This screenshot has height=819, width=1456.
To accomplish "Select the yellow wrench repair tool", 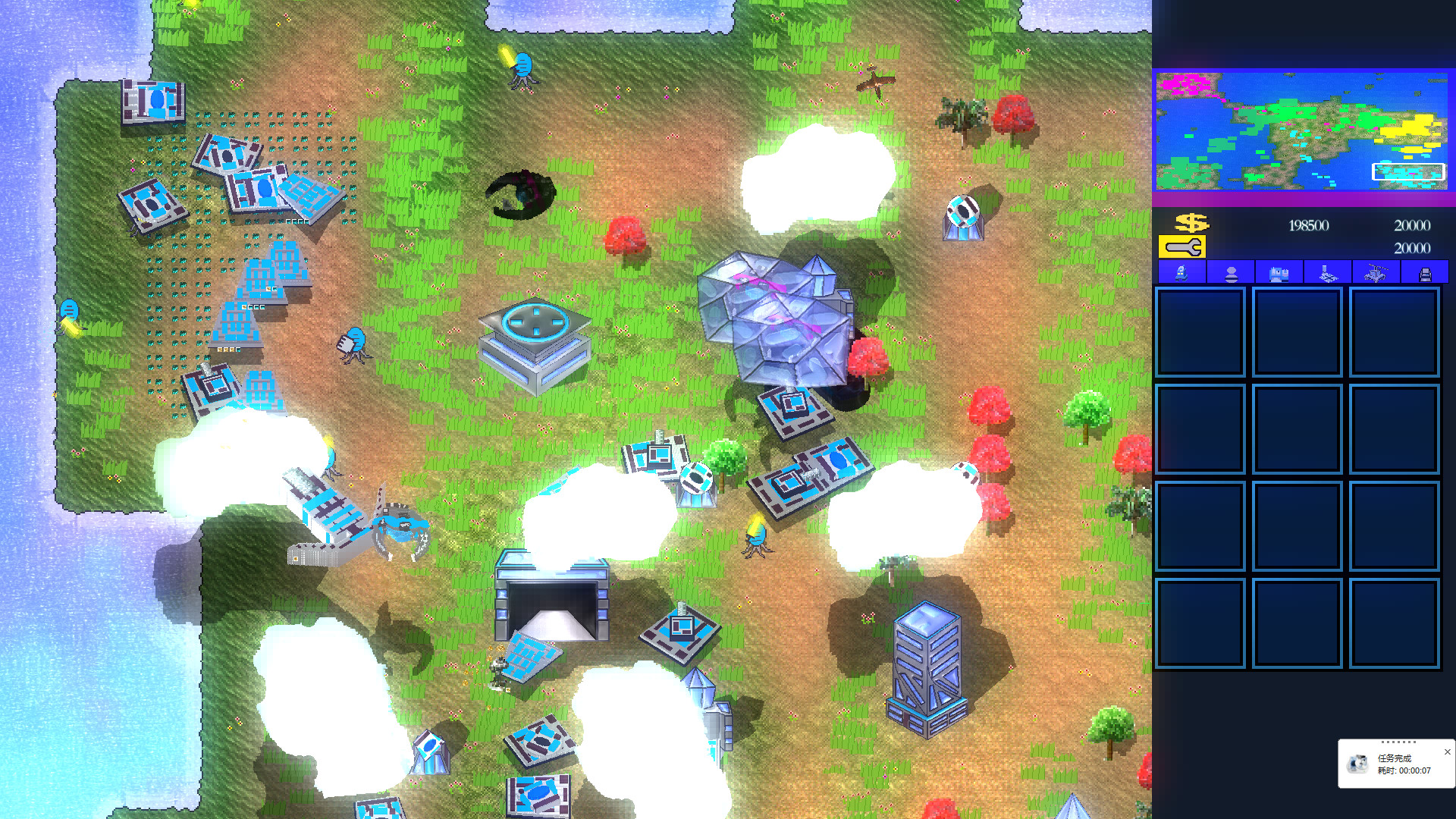I will (1183, 246).
